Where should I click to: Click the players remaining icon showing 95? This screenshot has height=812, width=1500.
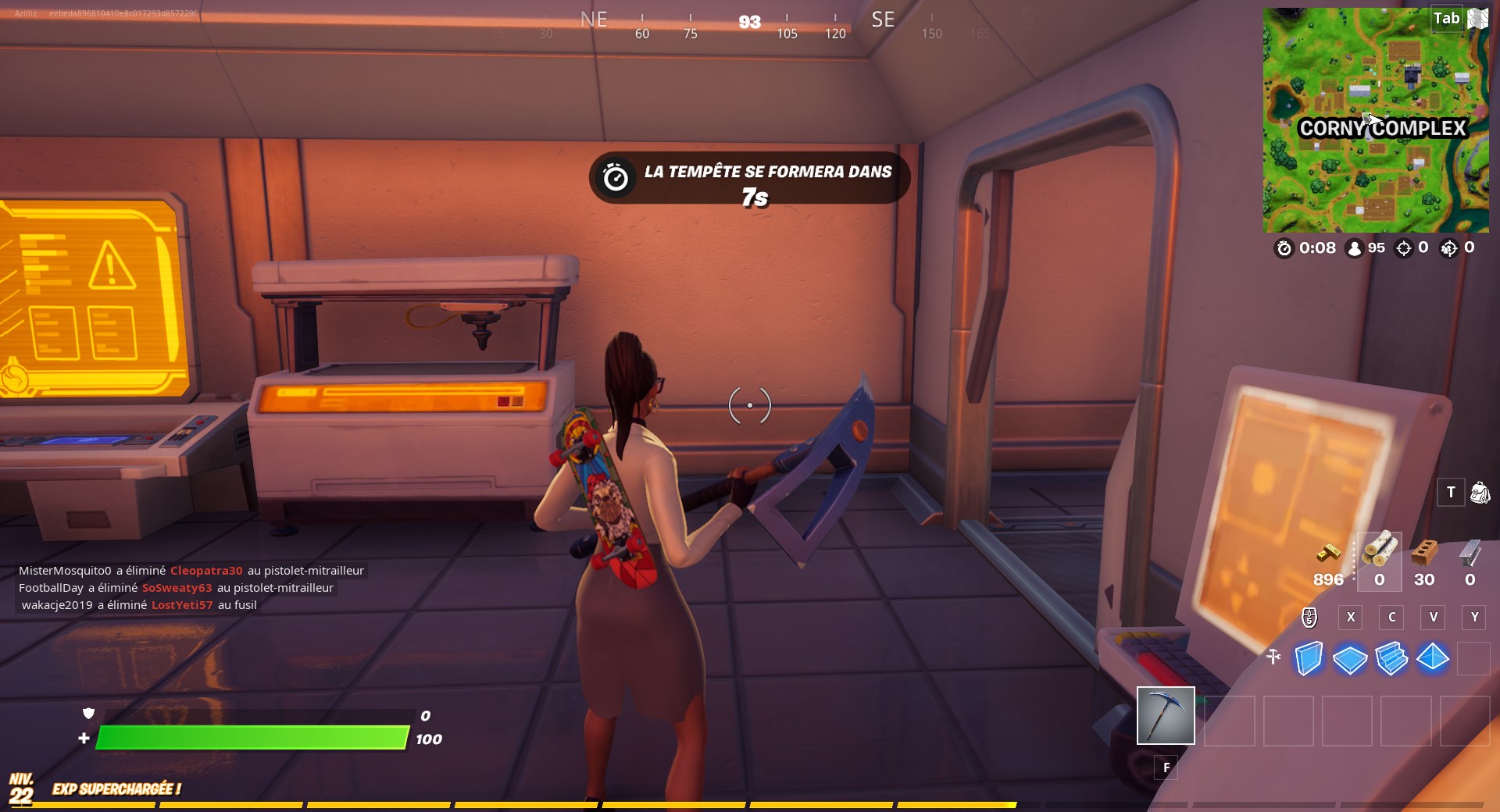point(1354,249)
